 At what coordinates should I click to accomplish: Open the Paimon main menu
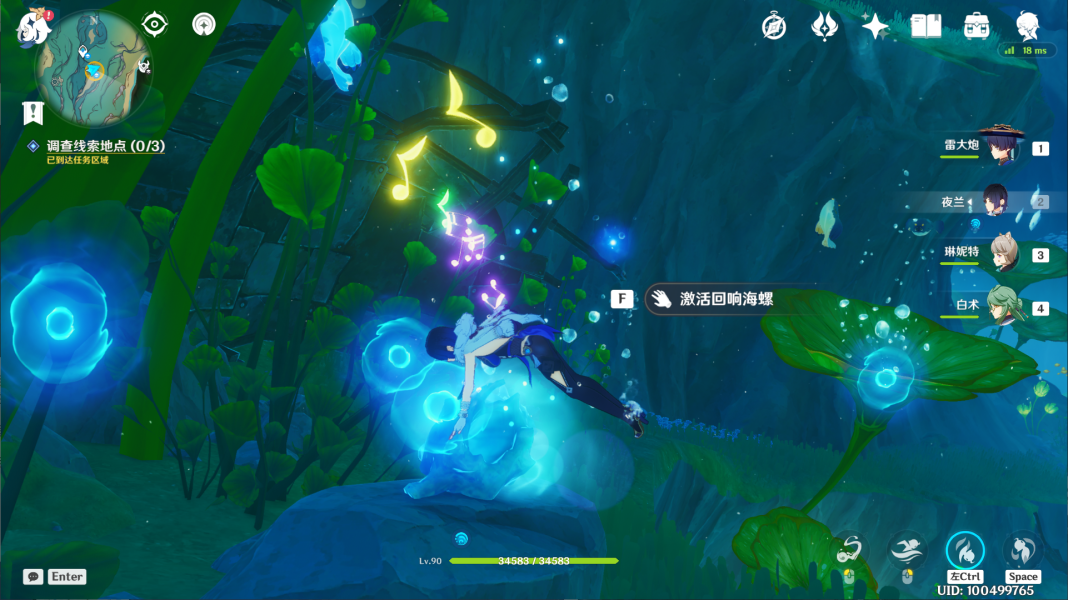33,26
